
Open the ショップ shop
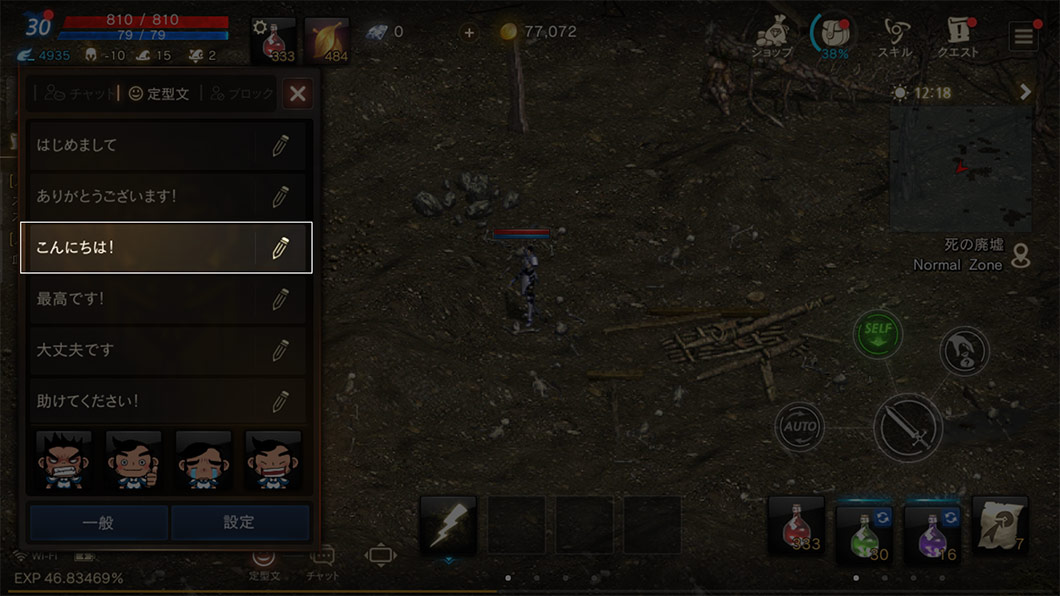[774, 38]
